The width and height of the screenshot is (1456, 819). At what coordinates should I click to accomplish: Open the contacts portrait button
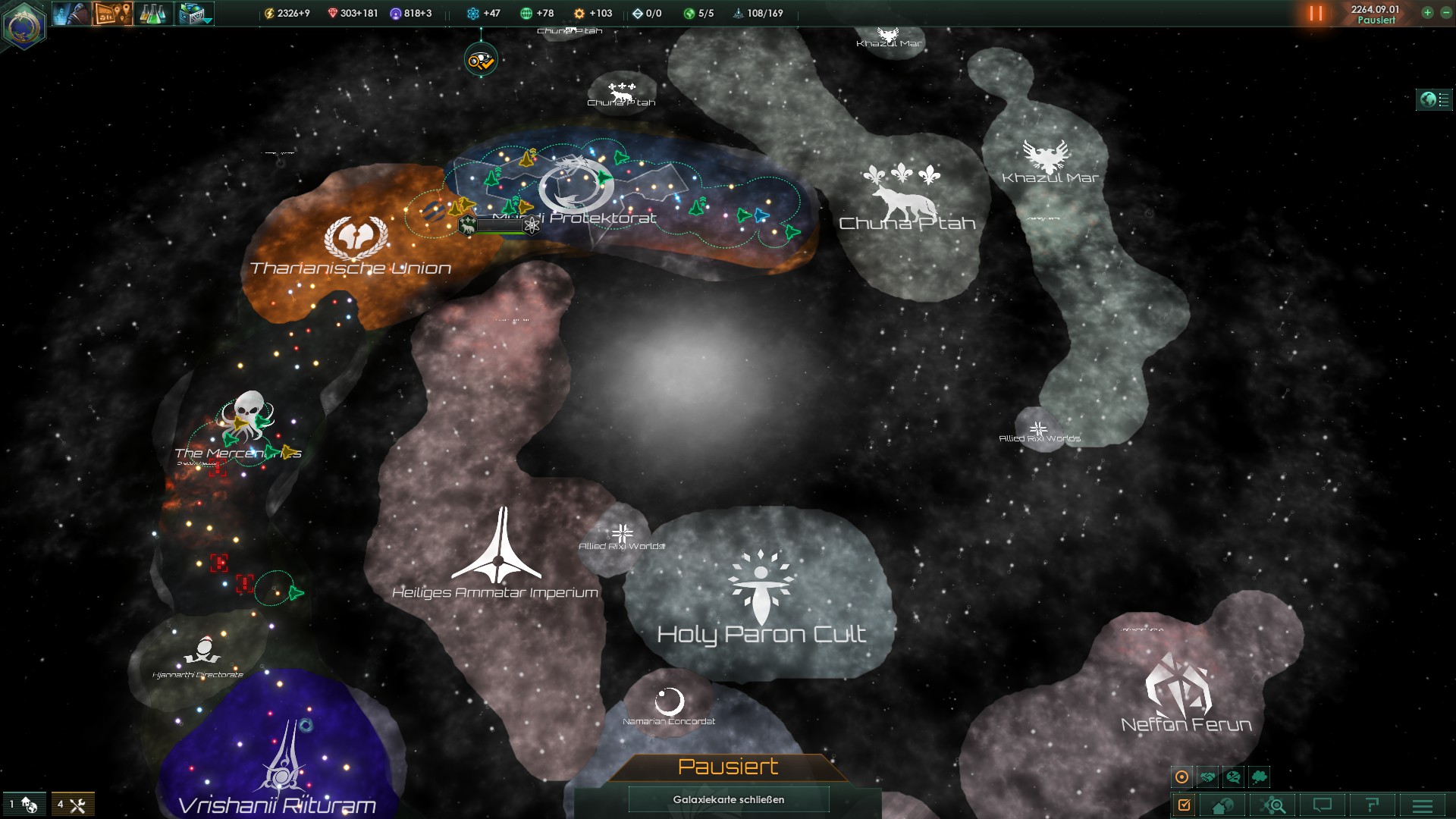71,13
